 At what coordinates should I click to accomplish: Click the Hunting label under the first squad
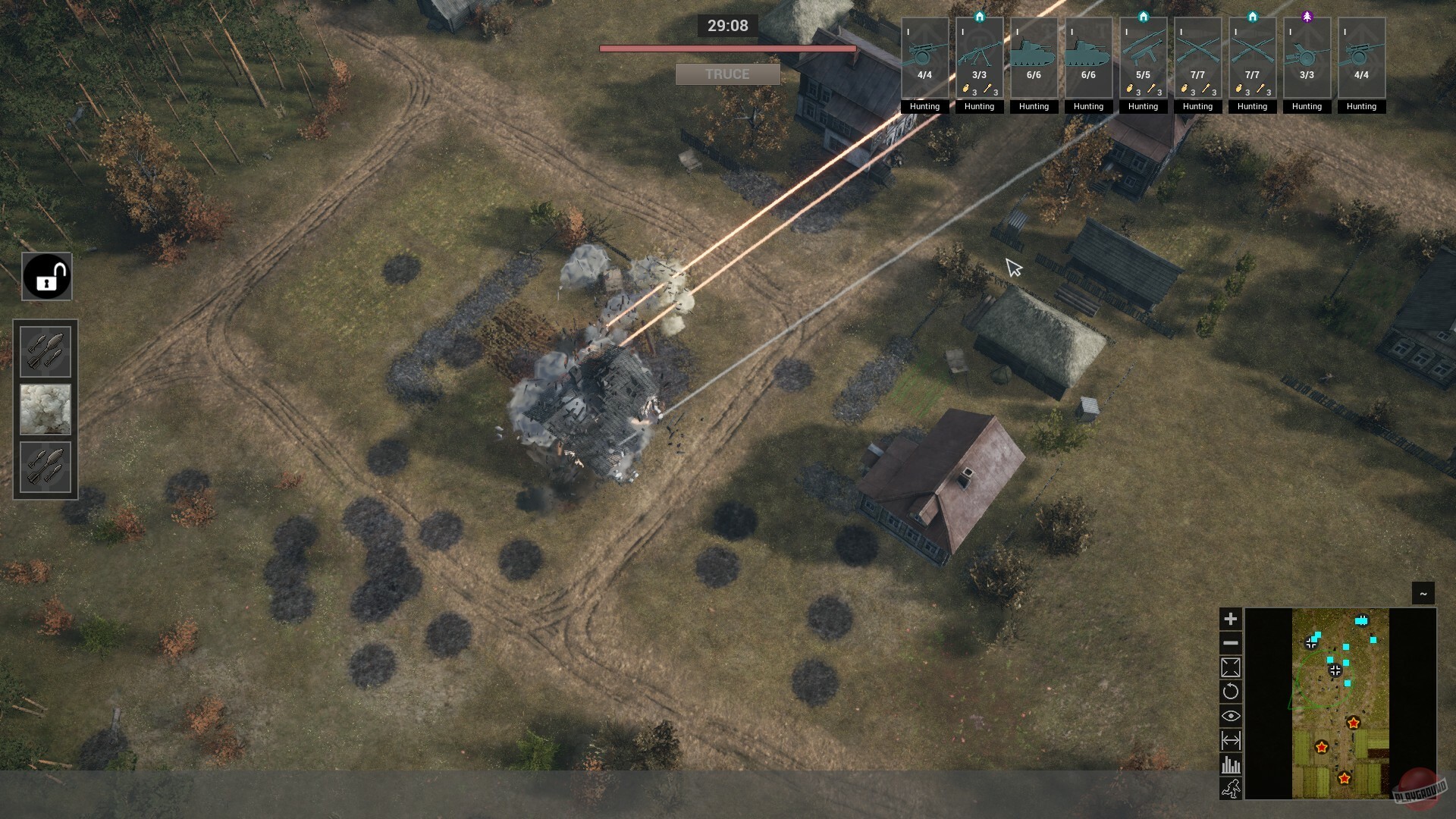[925, 106]
